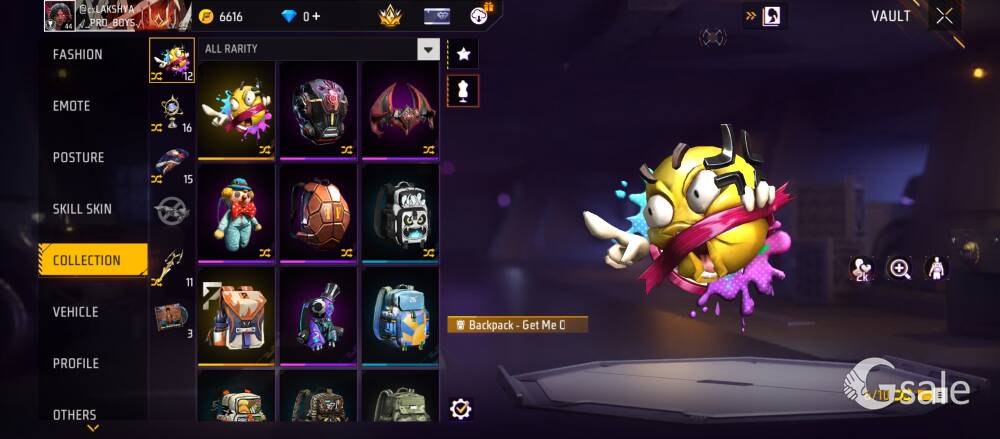Select the panda face backpack
1000x439 pixels.
[x=400, y=211]
